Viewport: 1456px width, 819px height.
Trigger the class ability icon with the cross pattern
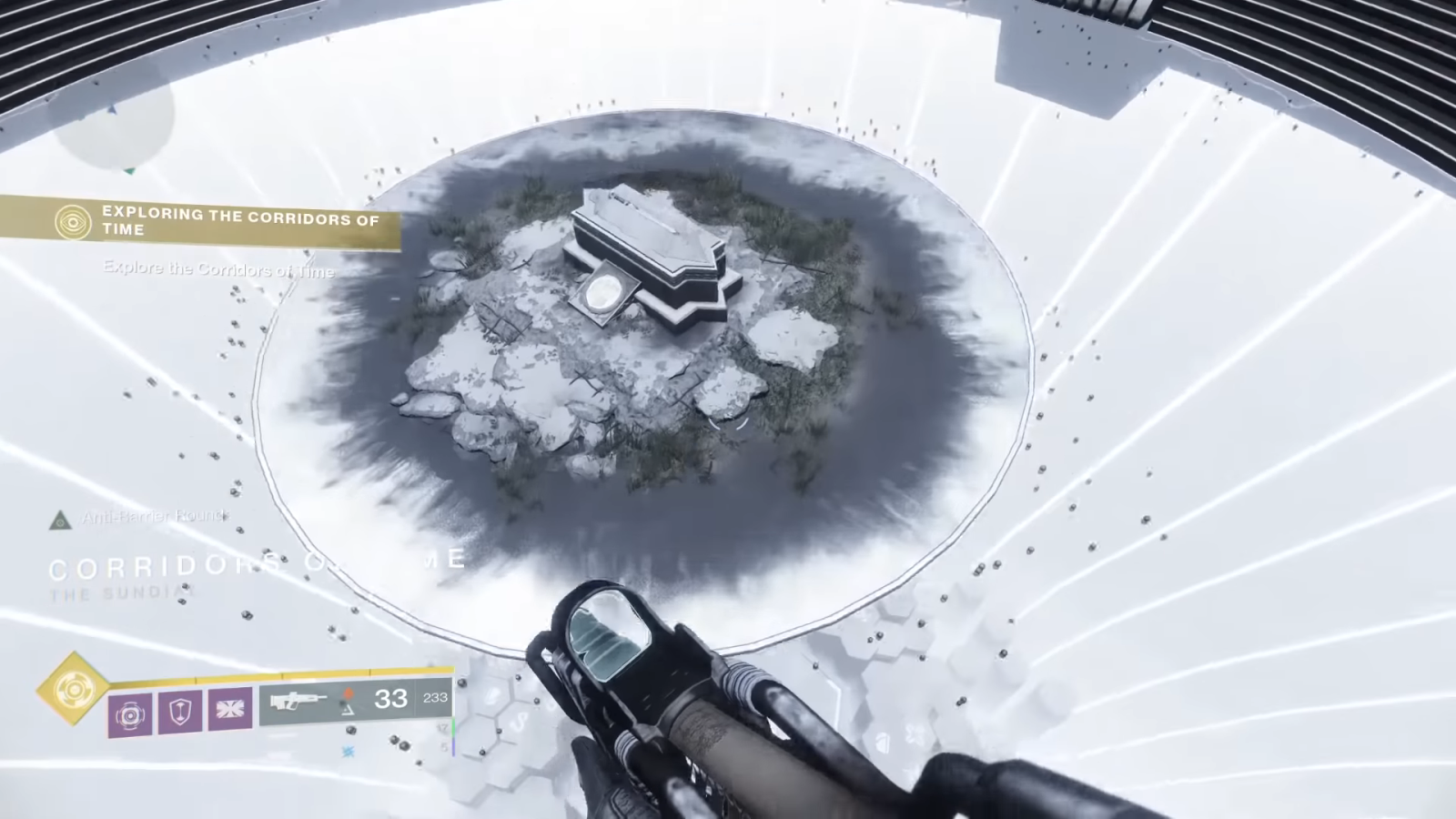pyautogui.click(x=229, y=708)
